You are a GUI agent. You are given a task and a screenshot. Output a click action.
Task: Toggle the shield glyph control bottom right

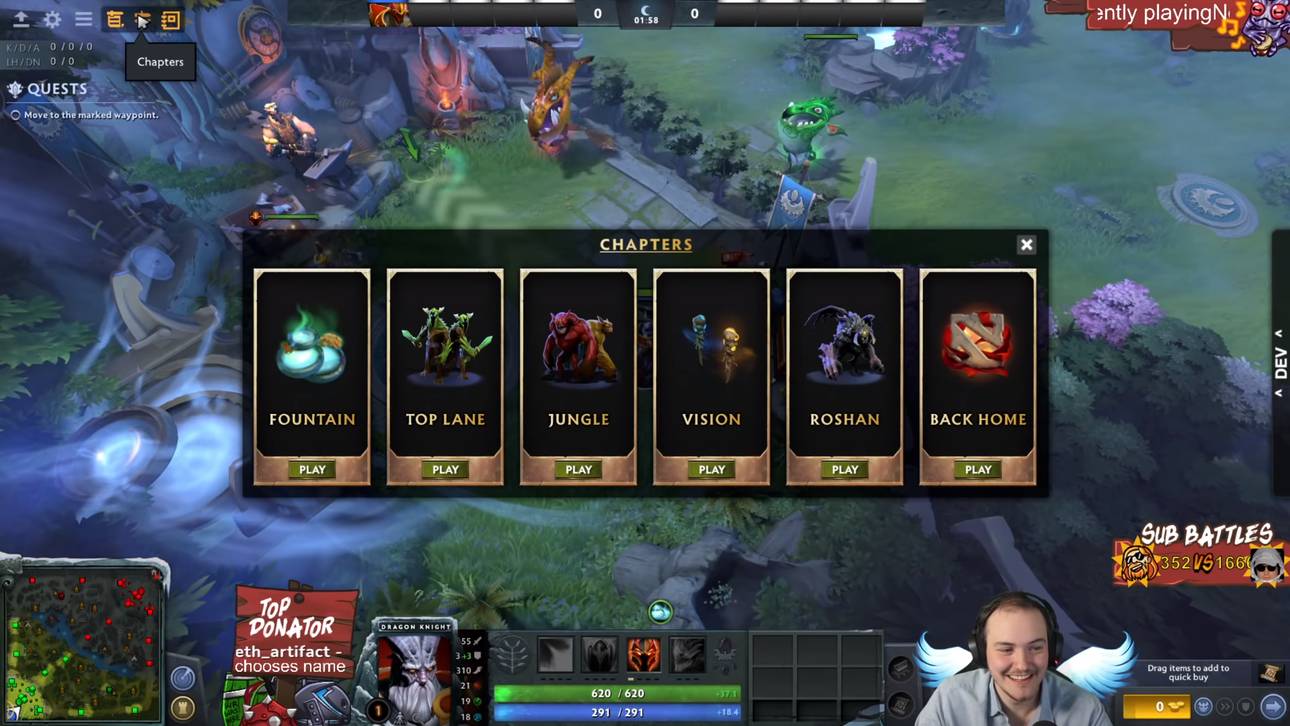click(x=1246, y=707)
